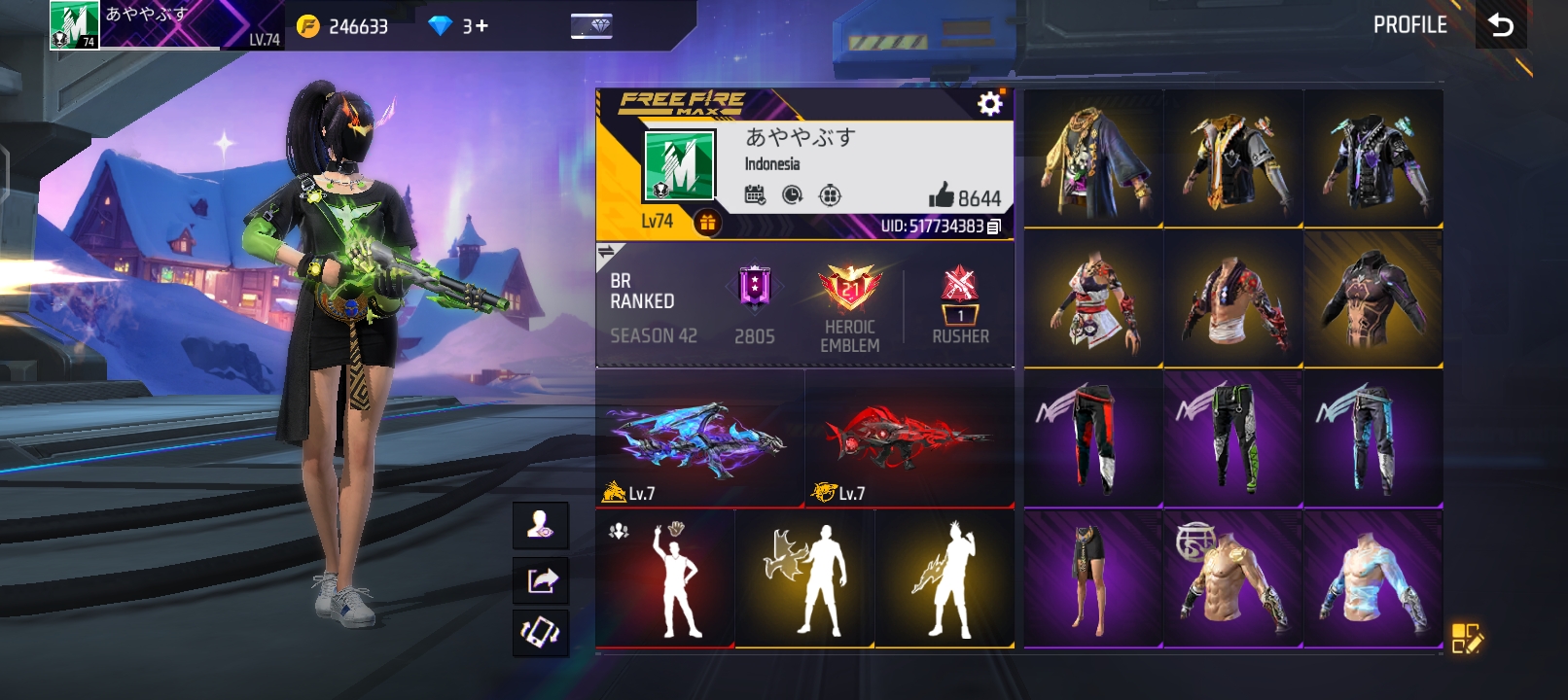
Task: Choose the red waving emote tile
Action: 664,577
